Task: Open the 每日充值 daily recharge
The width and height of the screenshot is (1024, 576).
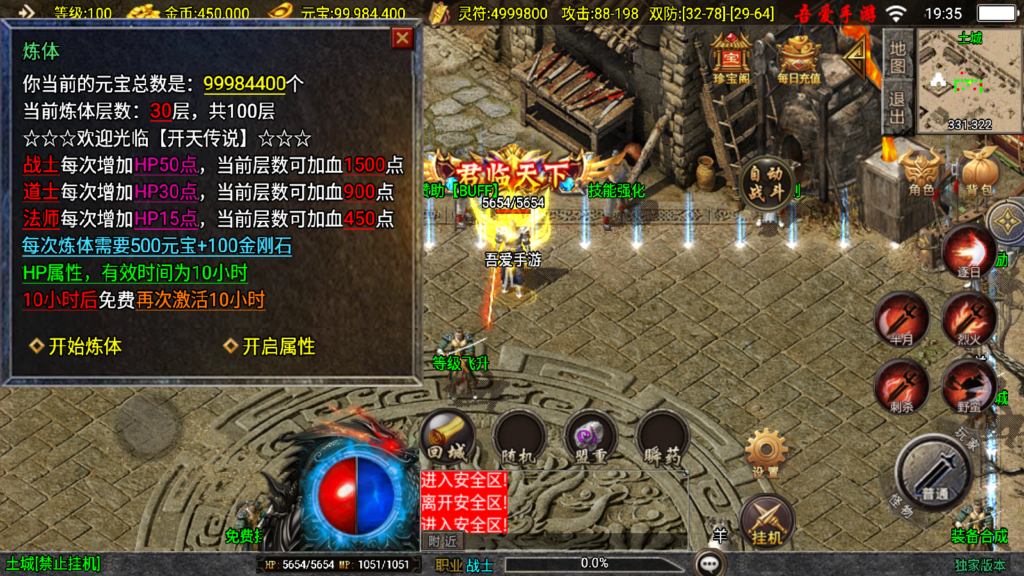Action: point(798,59)
